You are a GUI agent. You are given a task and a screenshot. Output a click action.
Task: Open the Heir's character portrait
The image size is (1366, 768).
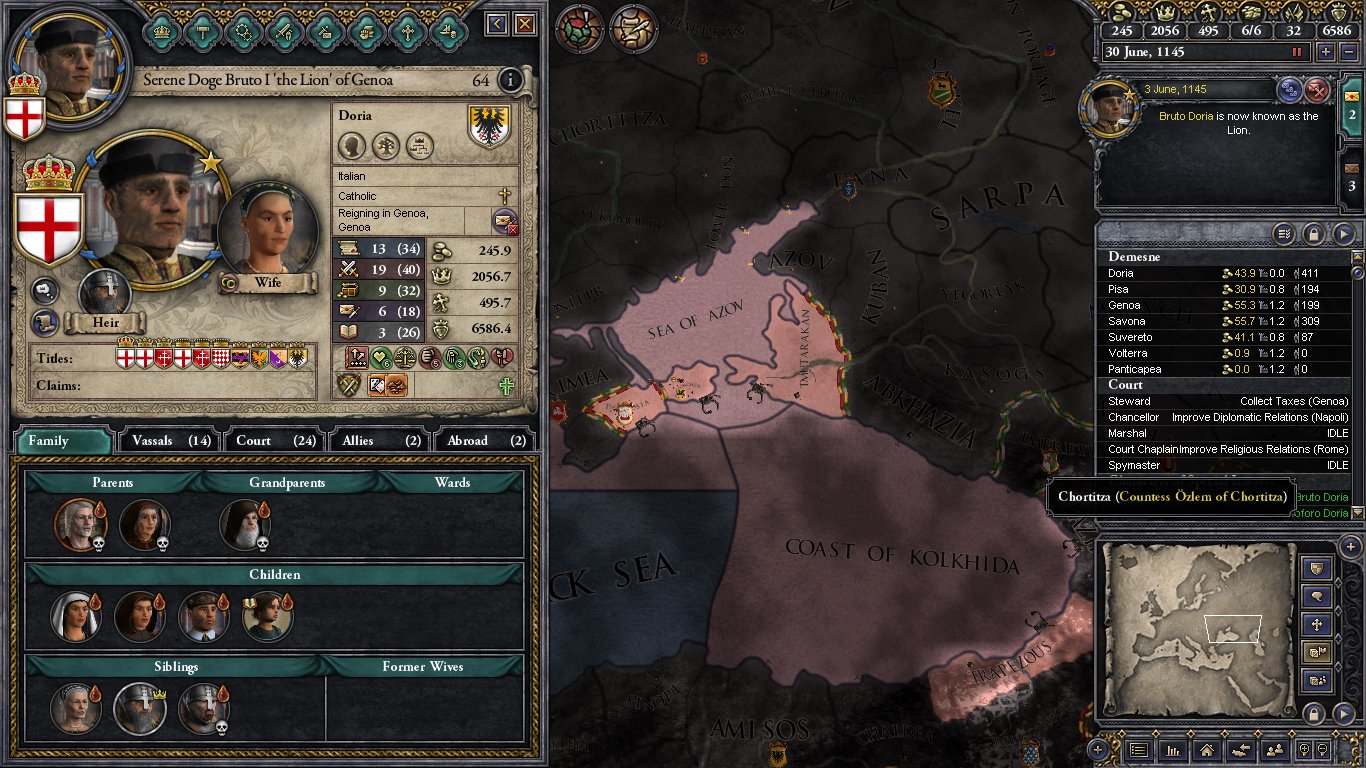(105, 295)
